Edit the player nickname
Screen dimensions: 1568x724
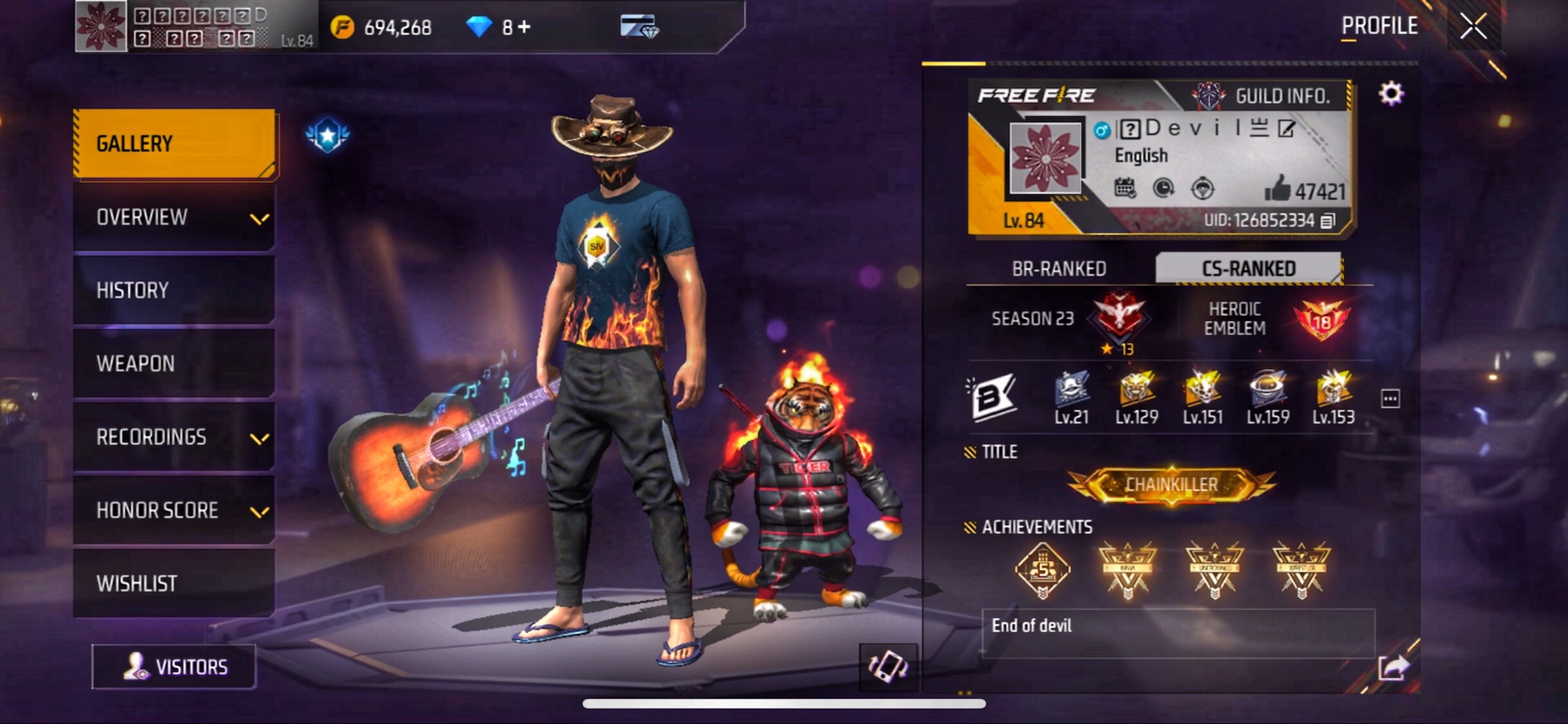(x=1286, y=129)
